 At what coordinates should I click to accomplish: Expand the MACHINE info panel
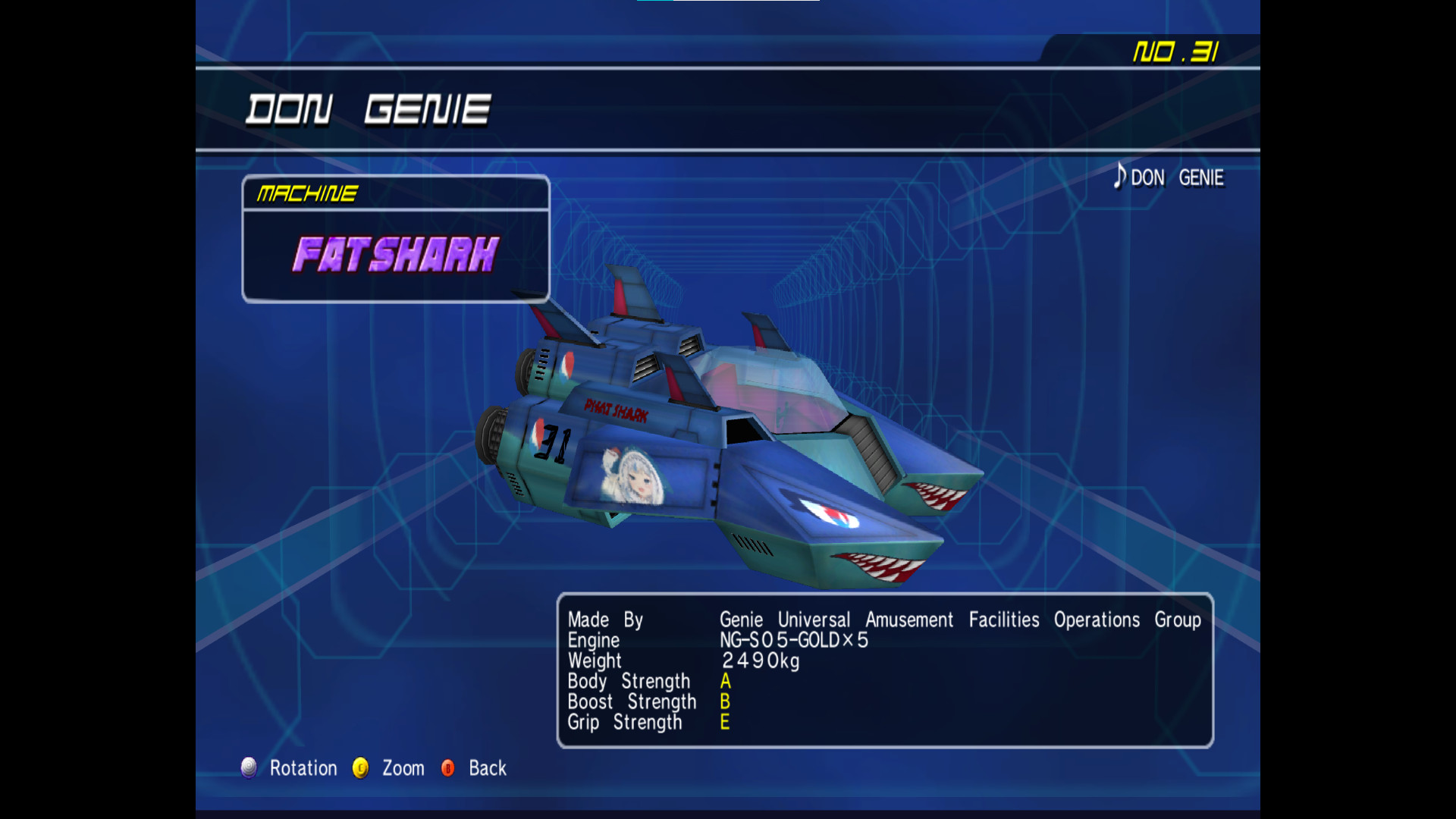click(x=306, y=193)
